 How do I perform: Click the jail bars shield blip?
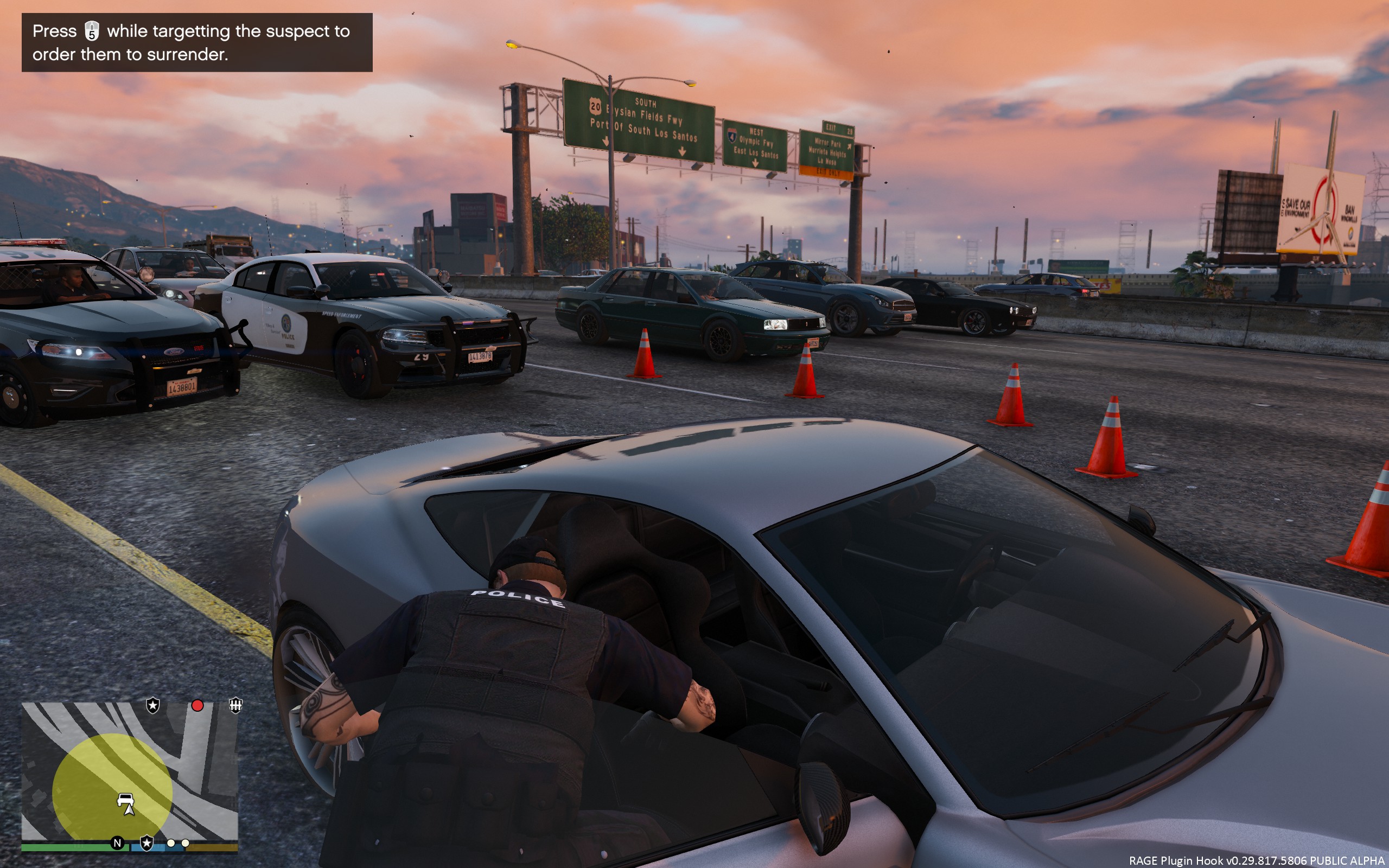pos(235,705)
